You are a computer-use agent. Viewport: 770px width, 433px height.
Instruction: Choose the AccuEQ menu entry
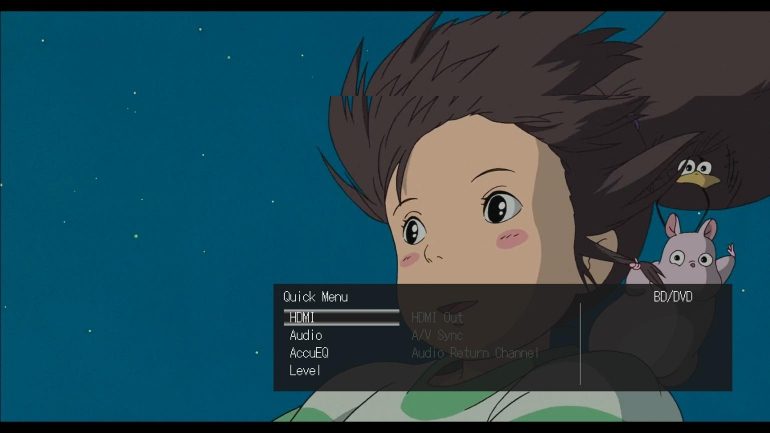pyautogui.click(x=309, y=353)
